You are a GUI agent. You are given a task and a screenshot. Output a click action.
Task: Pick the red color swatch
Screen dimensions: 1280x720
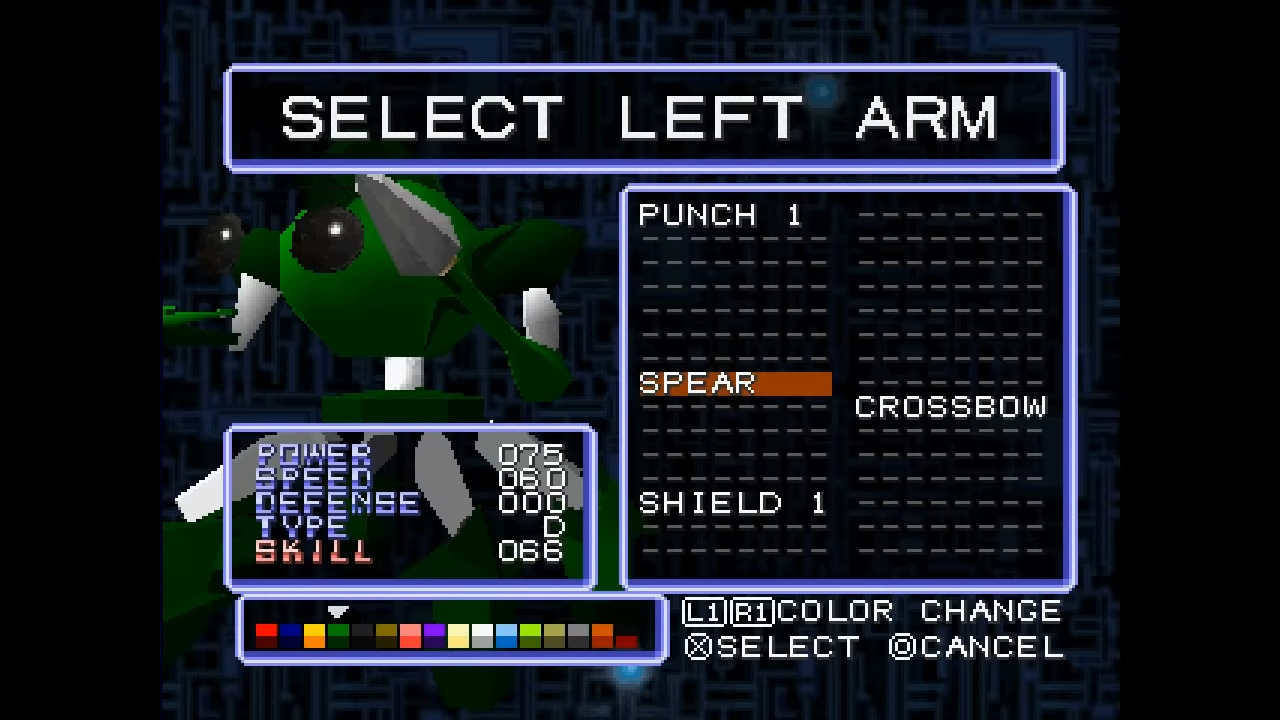point(266,632)
